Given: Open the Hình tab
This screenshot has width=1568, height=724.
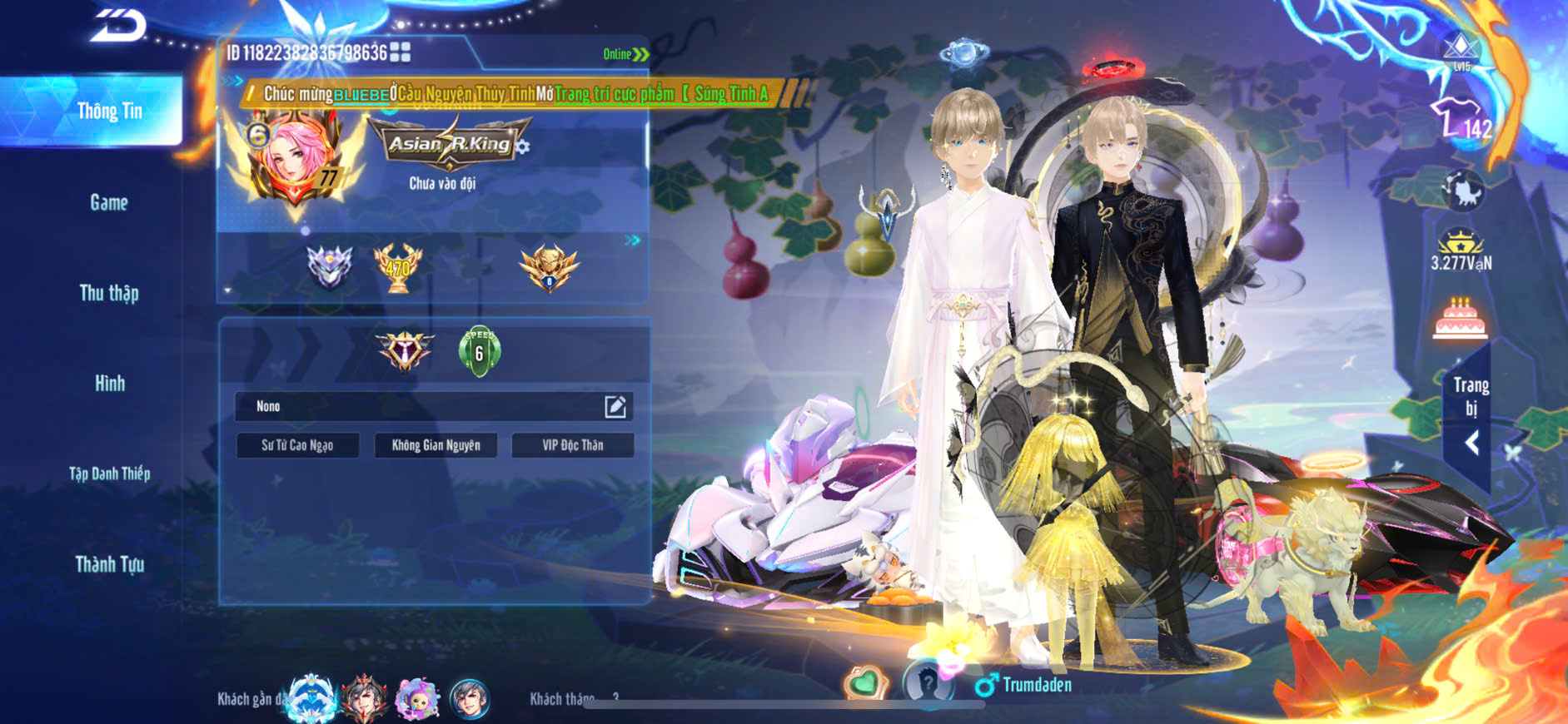Looking at the screenshot, I should click(x=109, y=384).
